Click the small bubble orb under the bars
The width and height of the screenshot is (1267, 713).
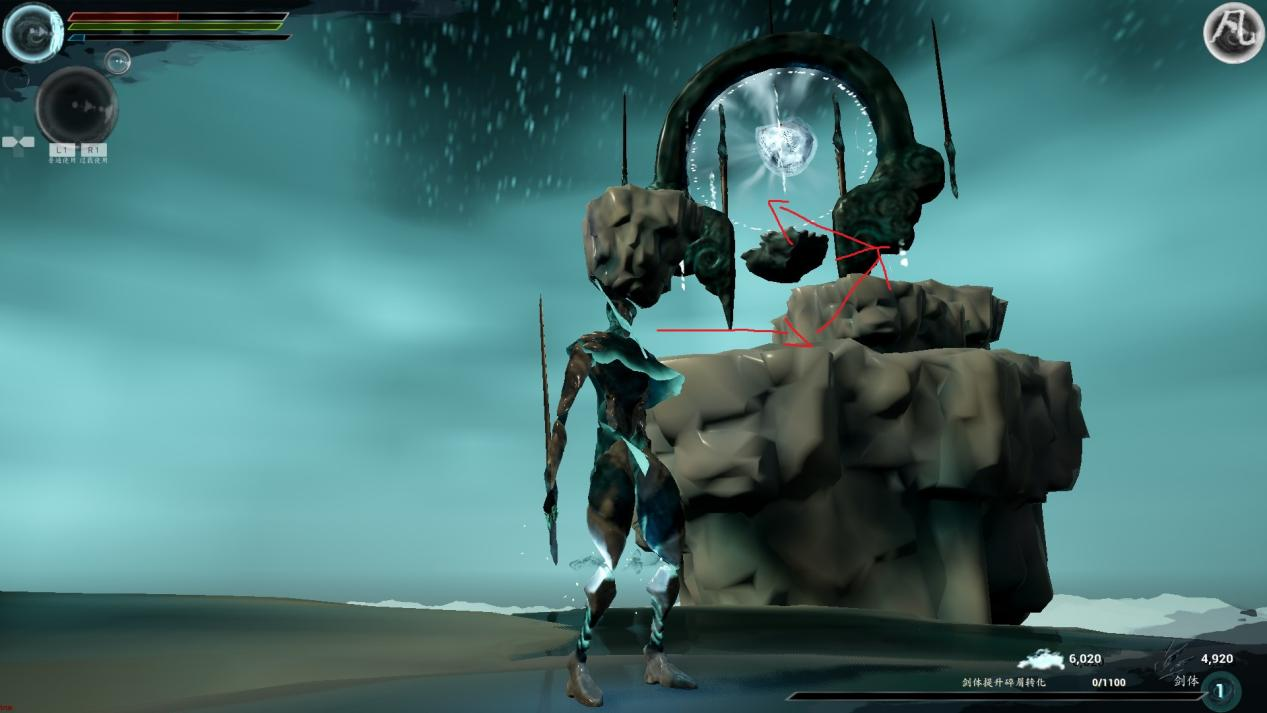pos(118,62)
